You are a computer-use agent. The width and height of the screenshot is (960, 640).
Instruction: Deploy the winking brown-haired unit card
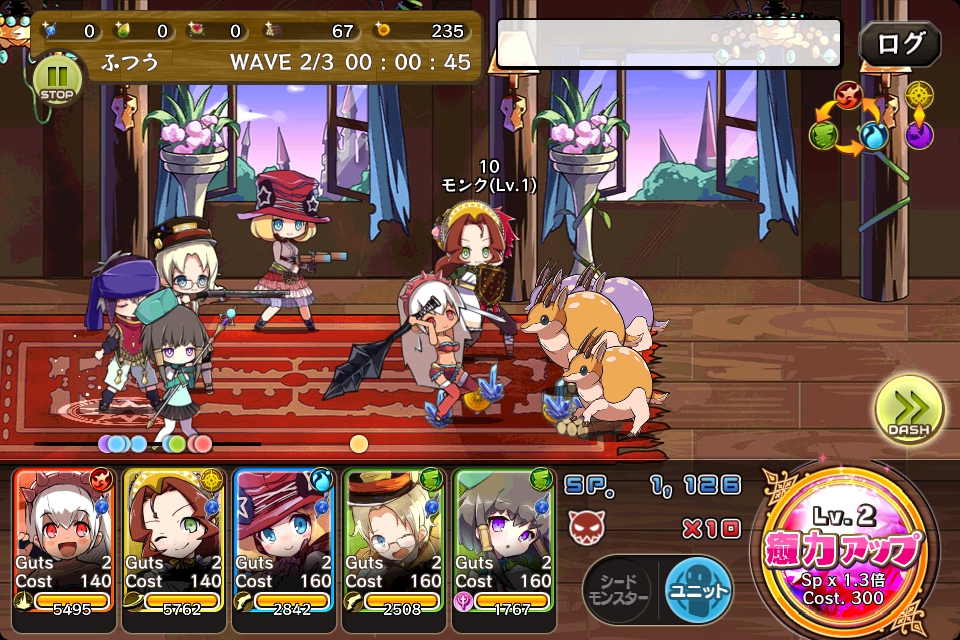coord(175,538)
